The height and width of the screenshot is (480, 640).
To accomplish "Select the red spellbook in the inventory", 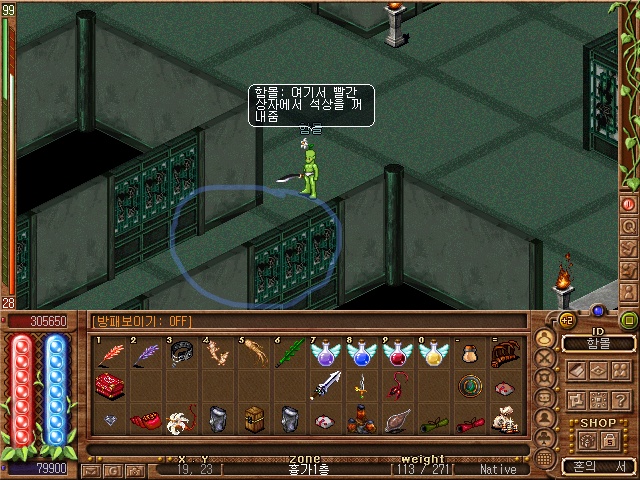I will click(x=110, y=385).
